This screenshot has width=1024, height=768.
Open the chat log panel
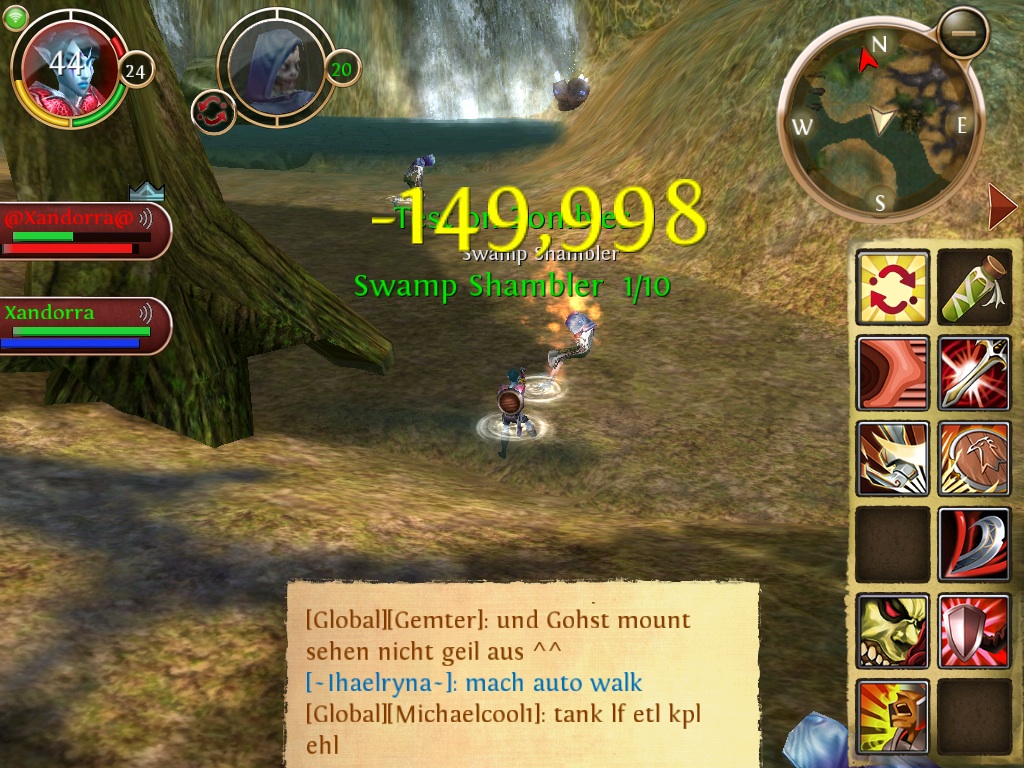pos(522,674)
